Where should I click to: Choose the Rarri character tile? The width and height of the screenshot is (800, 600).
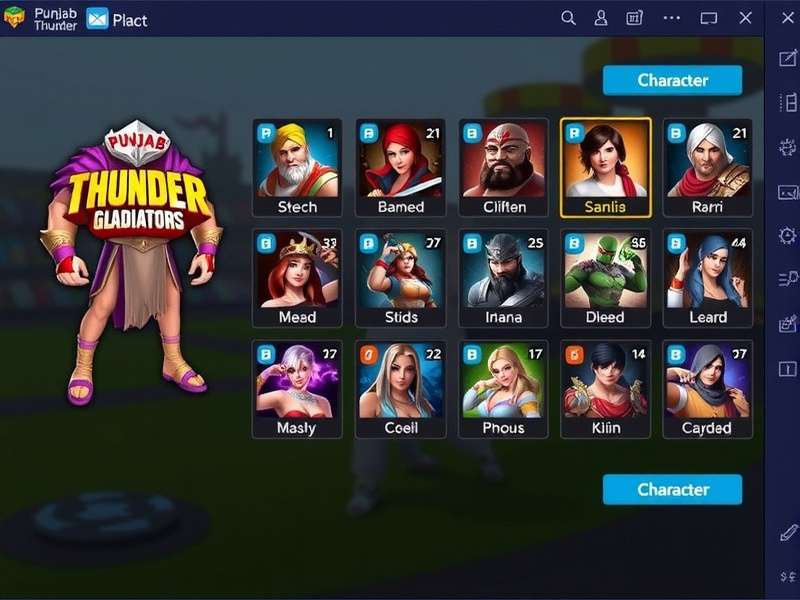pos(707,167)
